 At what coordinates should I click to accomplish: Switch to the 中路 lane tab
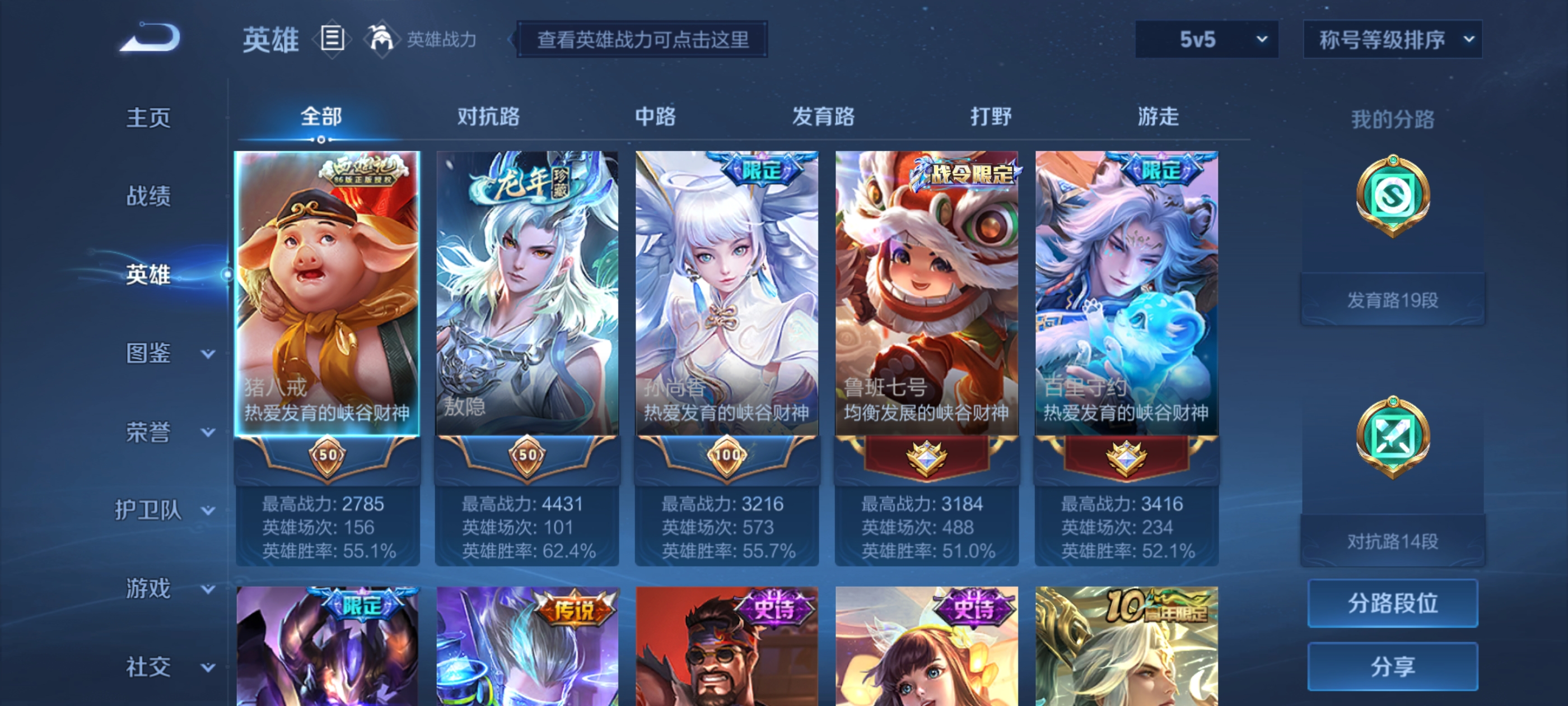(x=654, y=118)
